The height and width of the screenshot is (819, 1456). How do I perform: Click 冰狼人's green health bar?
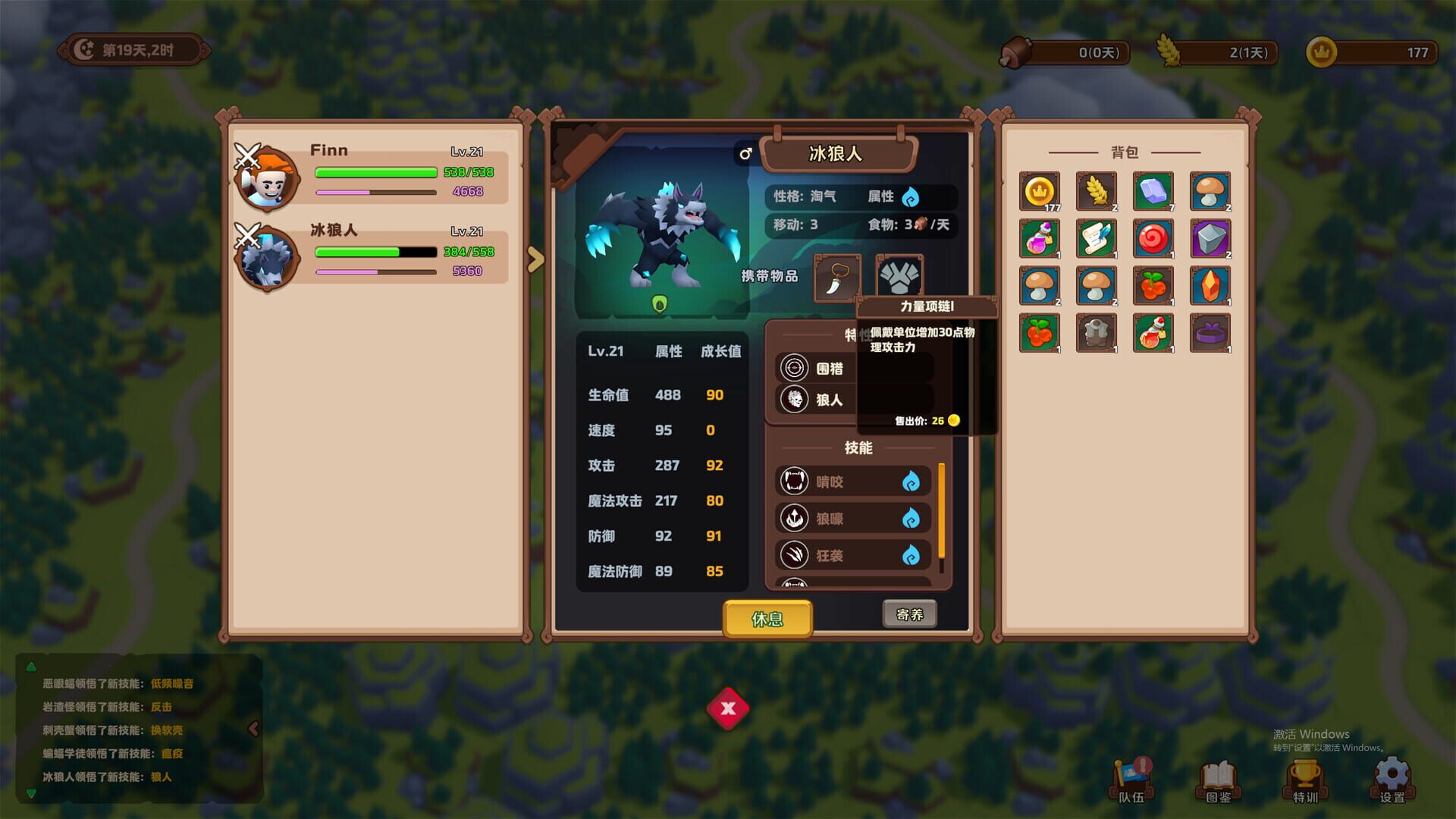tap(356, 252)
